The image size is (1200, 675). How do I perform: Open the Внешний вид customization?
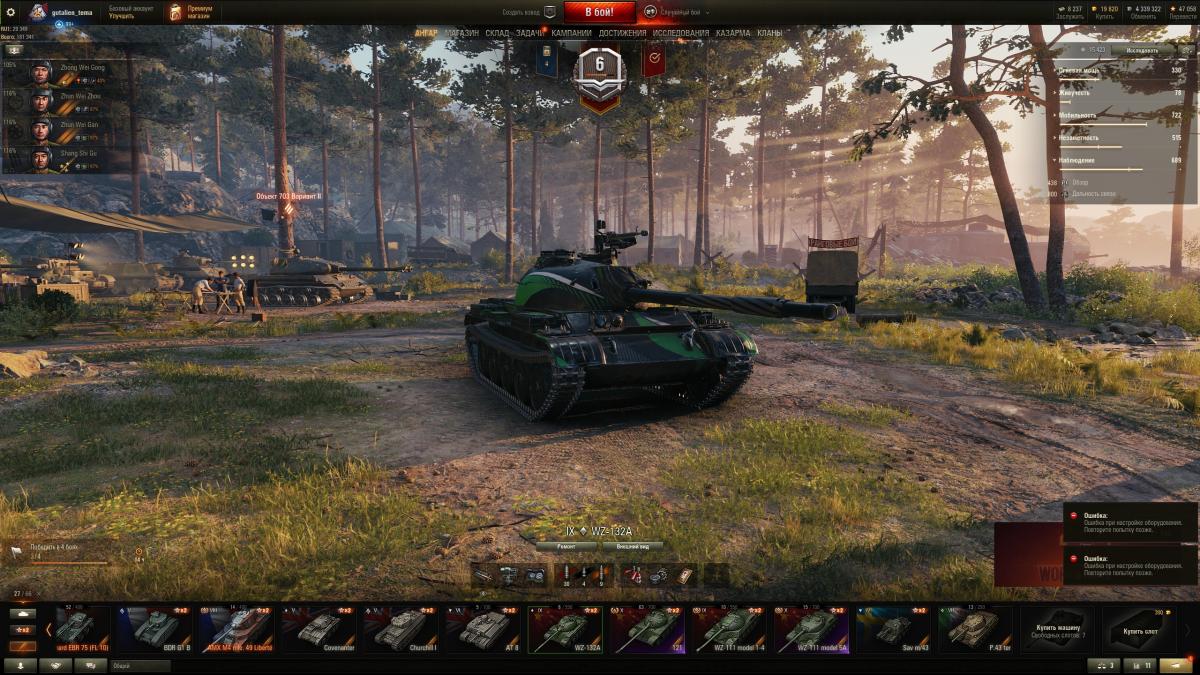point(632,547)
